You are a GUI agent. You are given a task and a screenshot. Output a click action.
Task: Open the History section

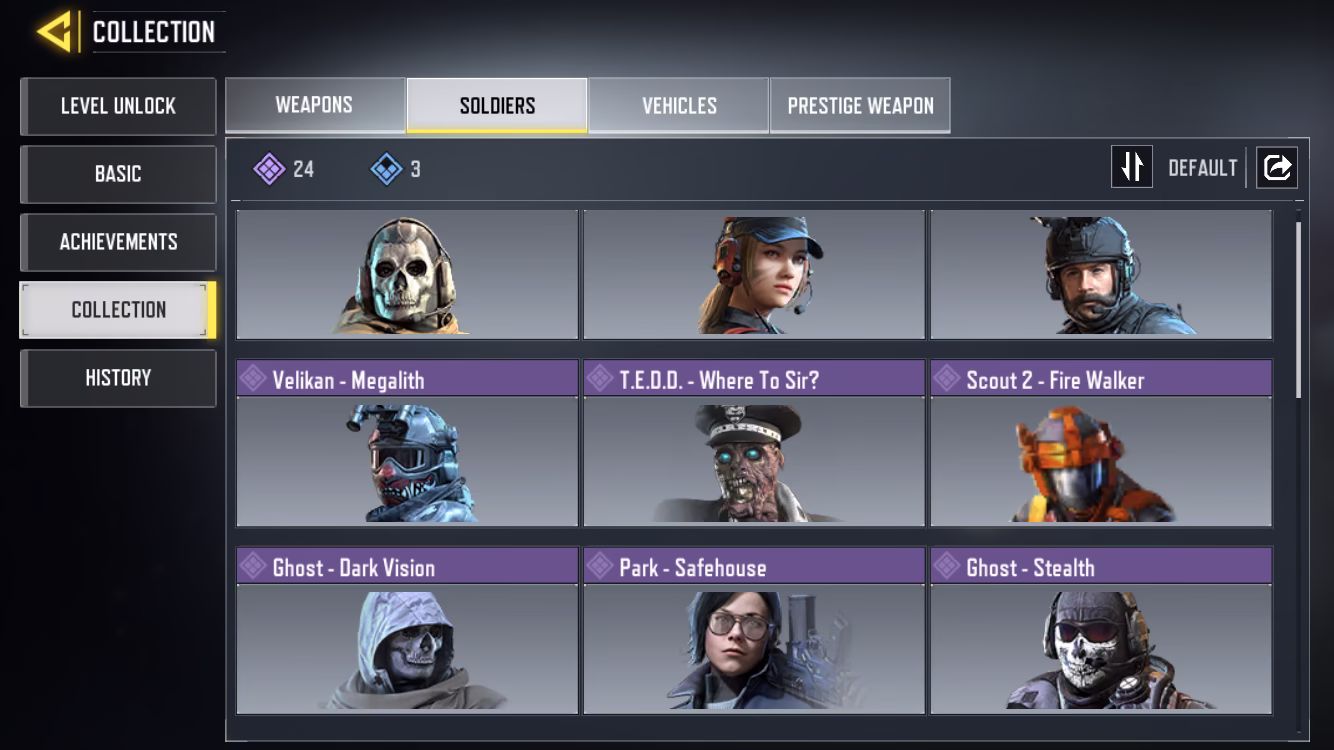click(x=118, y=378)
